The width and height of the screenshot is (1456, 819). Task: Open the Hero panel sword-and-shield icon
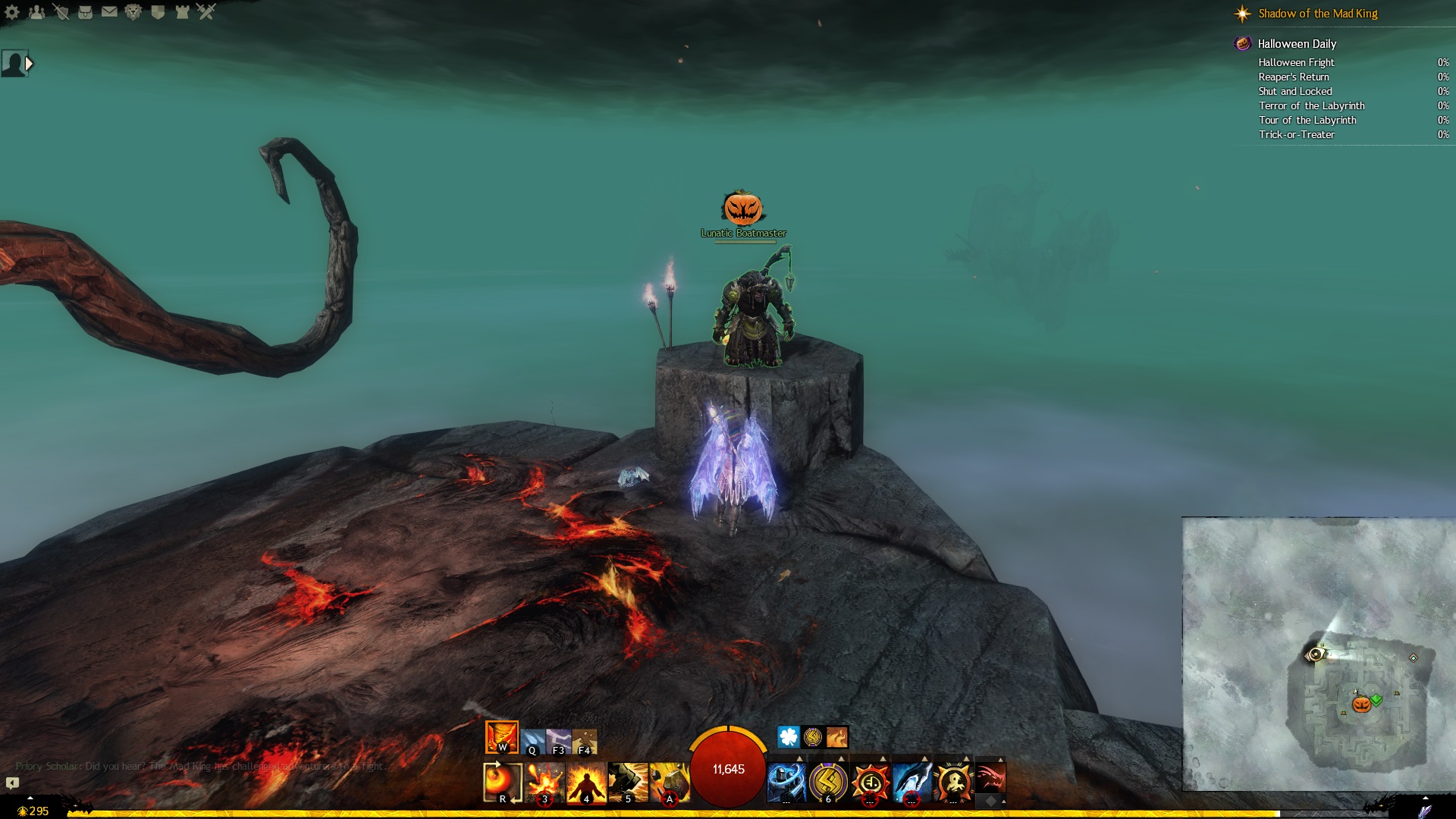click(x=61, y=12)
